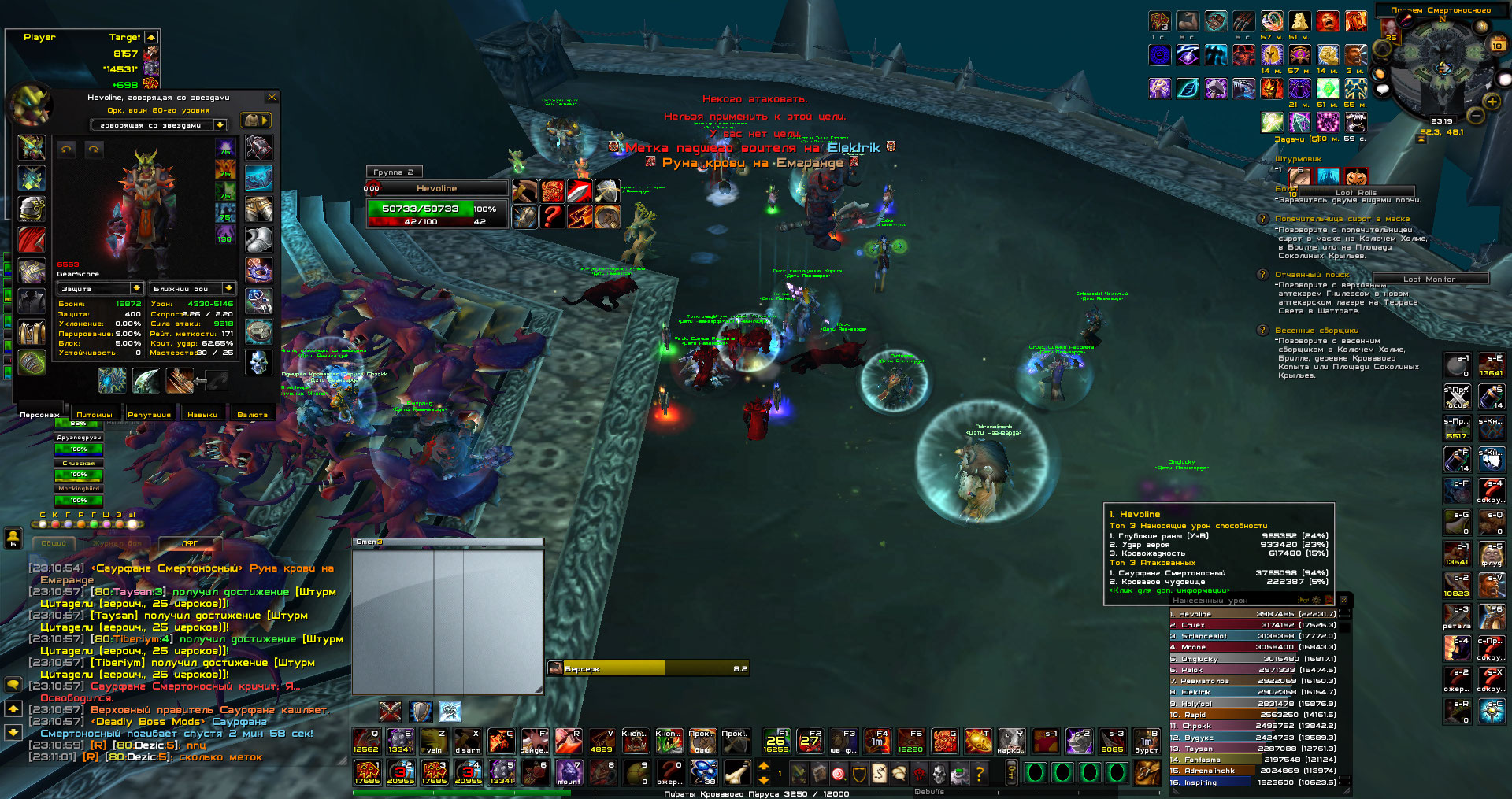Open the Репутация tab
Image resolution: width=1512 pixels, height=799 pixels.
pos(149,414)
